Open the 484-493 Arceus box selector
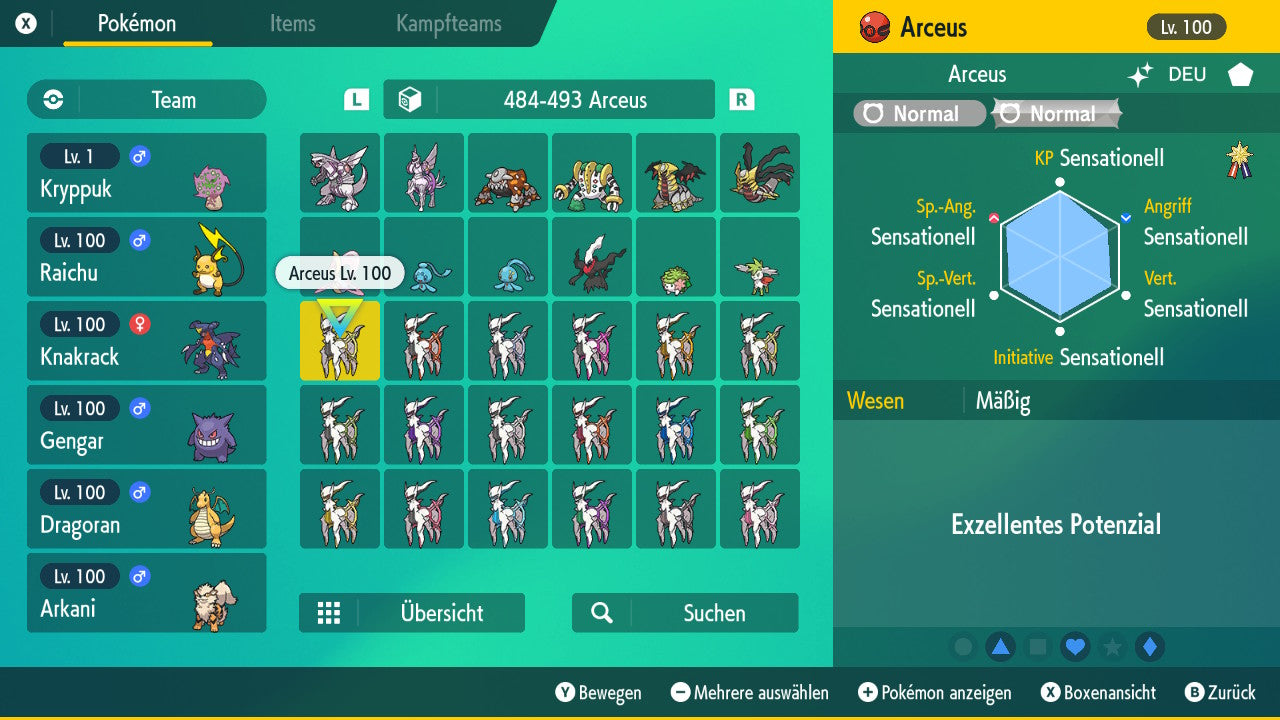The image size is (1280, 720). coord(548,99)
